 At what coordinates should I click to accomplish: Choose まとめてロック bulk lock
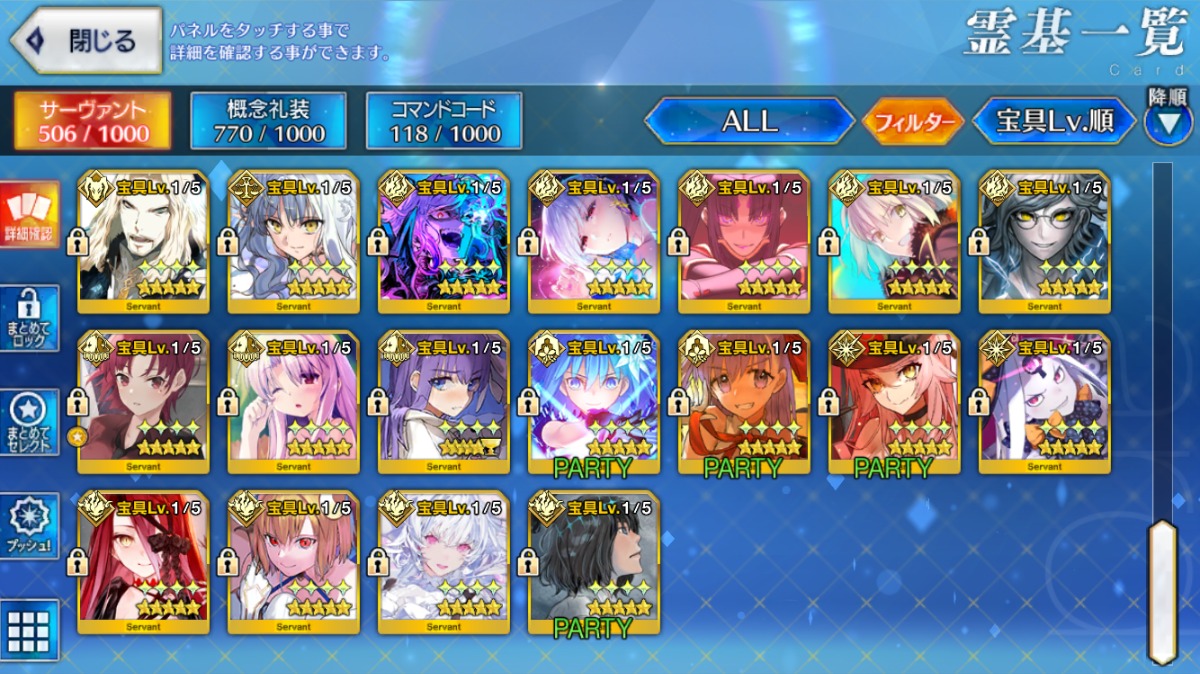pyautogui.click(x=29, y=318)
